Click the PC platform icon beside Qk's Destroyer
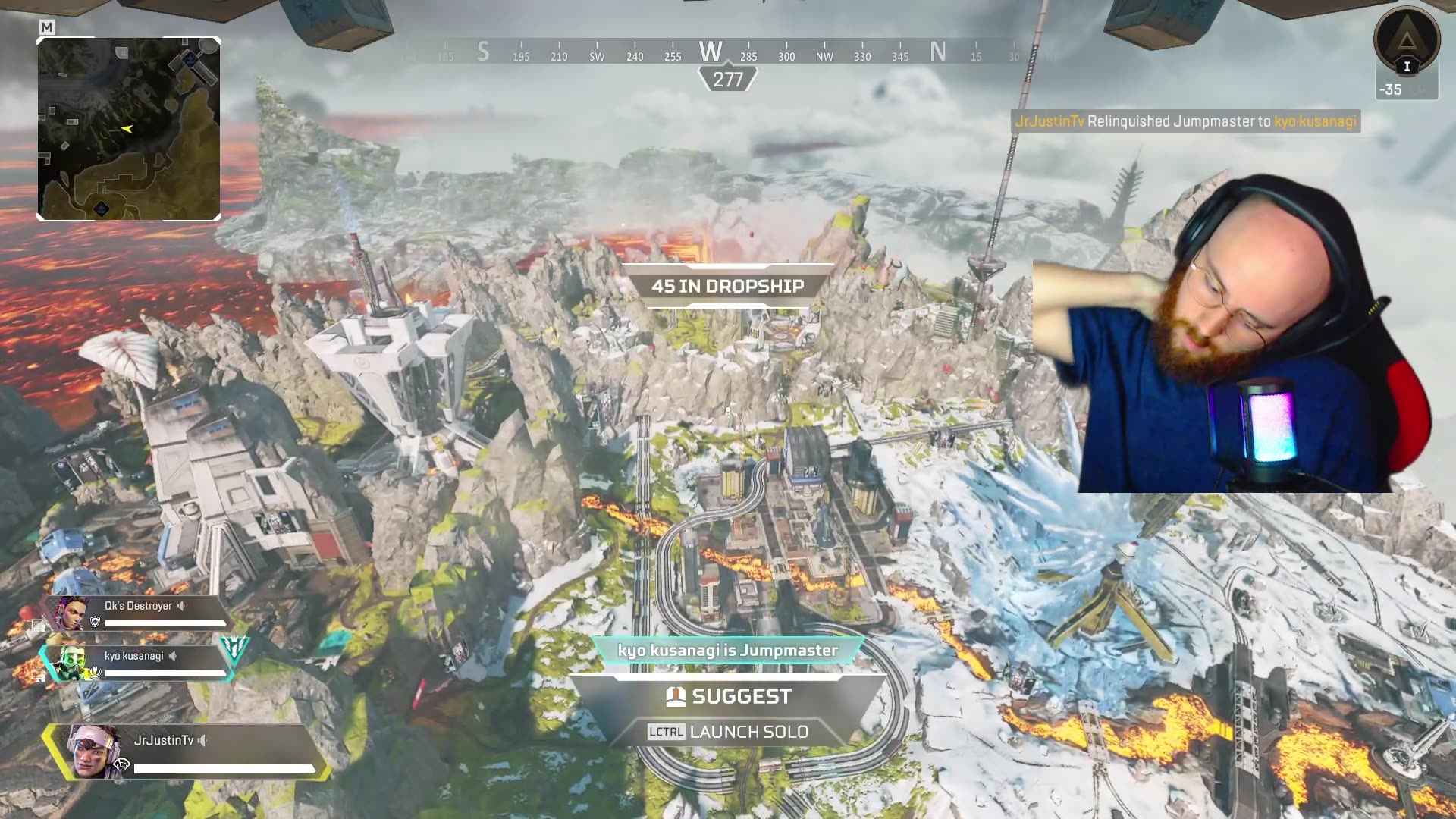 point(38,623)
